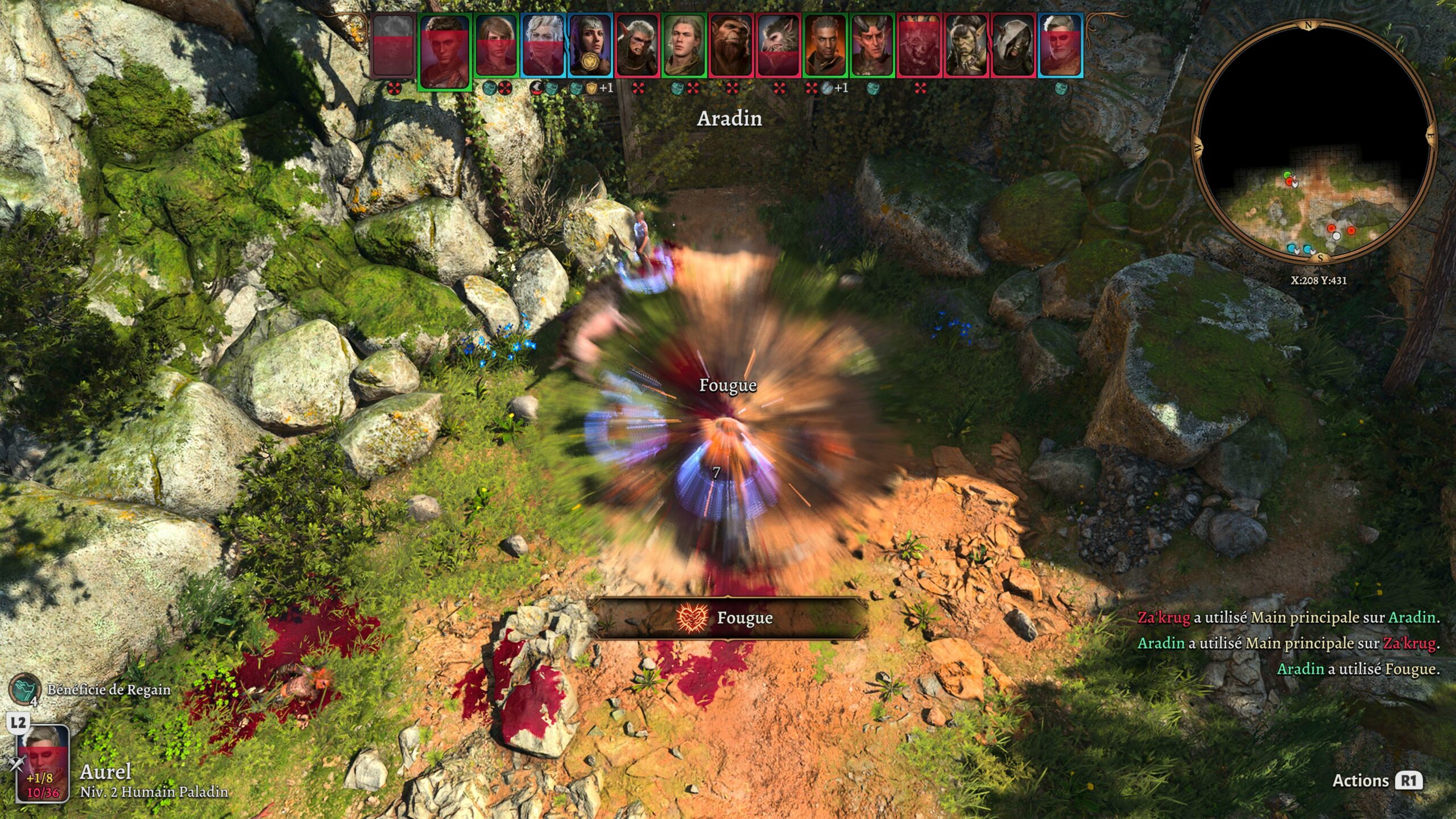The height and width of the screenshot is (819, 1456).
Task: Inspect the Regain status icon
Action: 24,688
